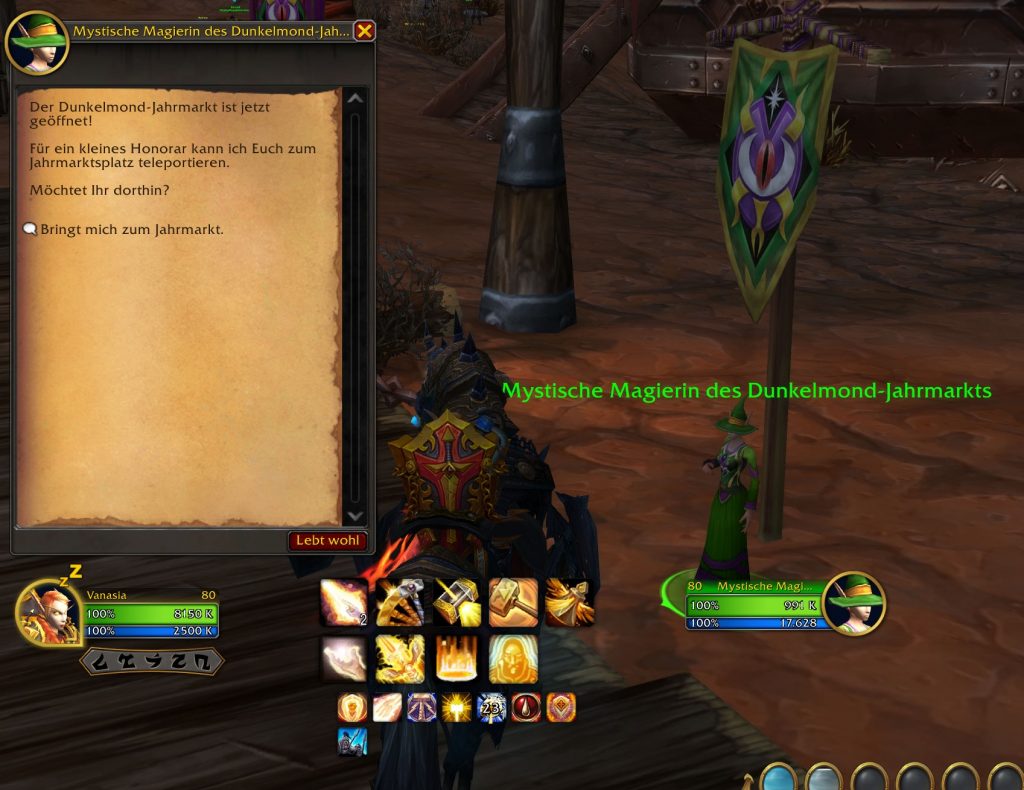Click the dialogue scrollbar up arrow
Screen dimensions: 1024x790
pos(354,98)
